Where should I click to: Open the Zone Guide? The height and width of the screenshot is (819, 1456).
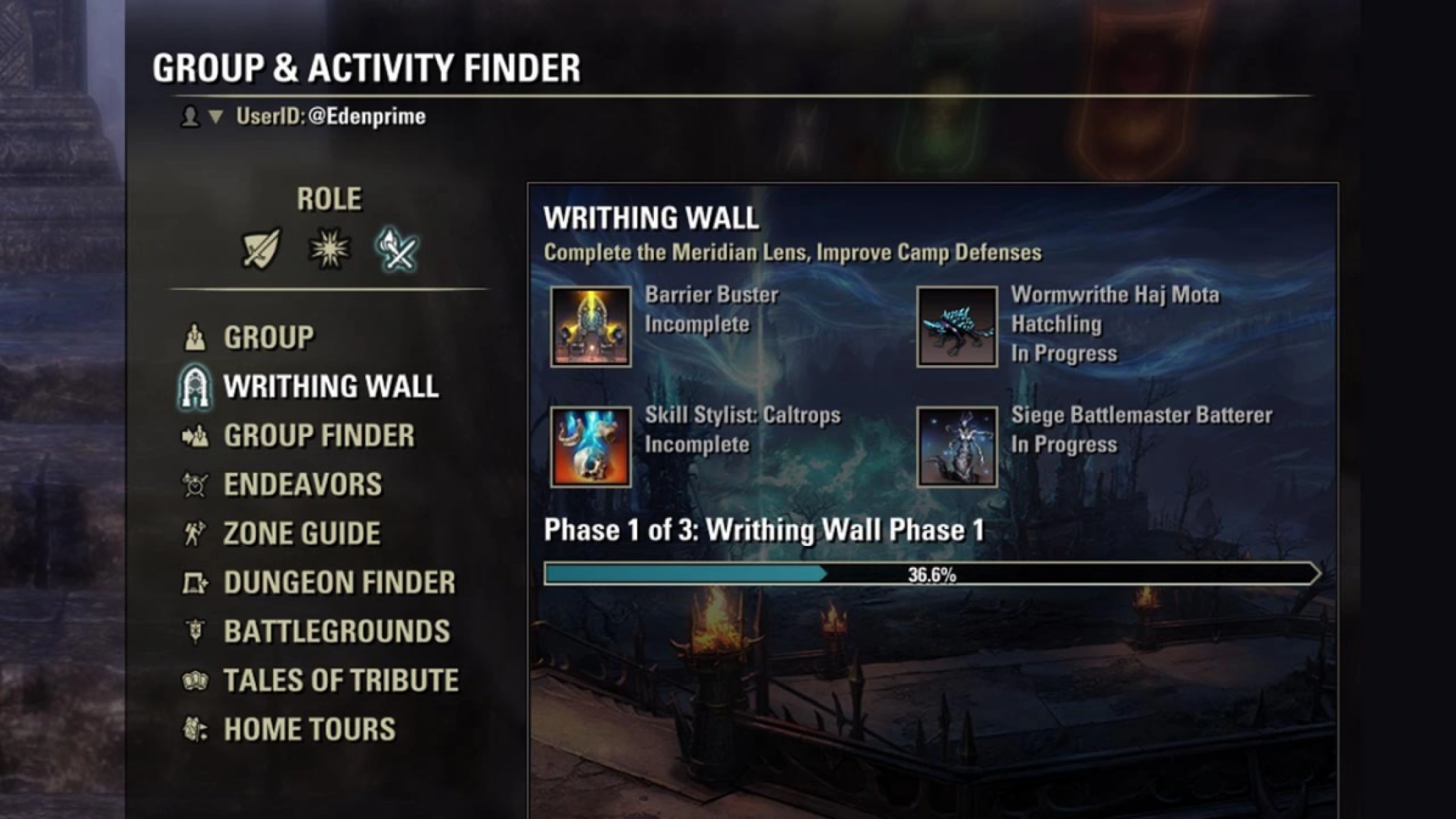(x=301, y=534)
